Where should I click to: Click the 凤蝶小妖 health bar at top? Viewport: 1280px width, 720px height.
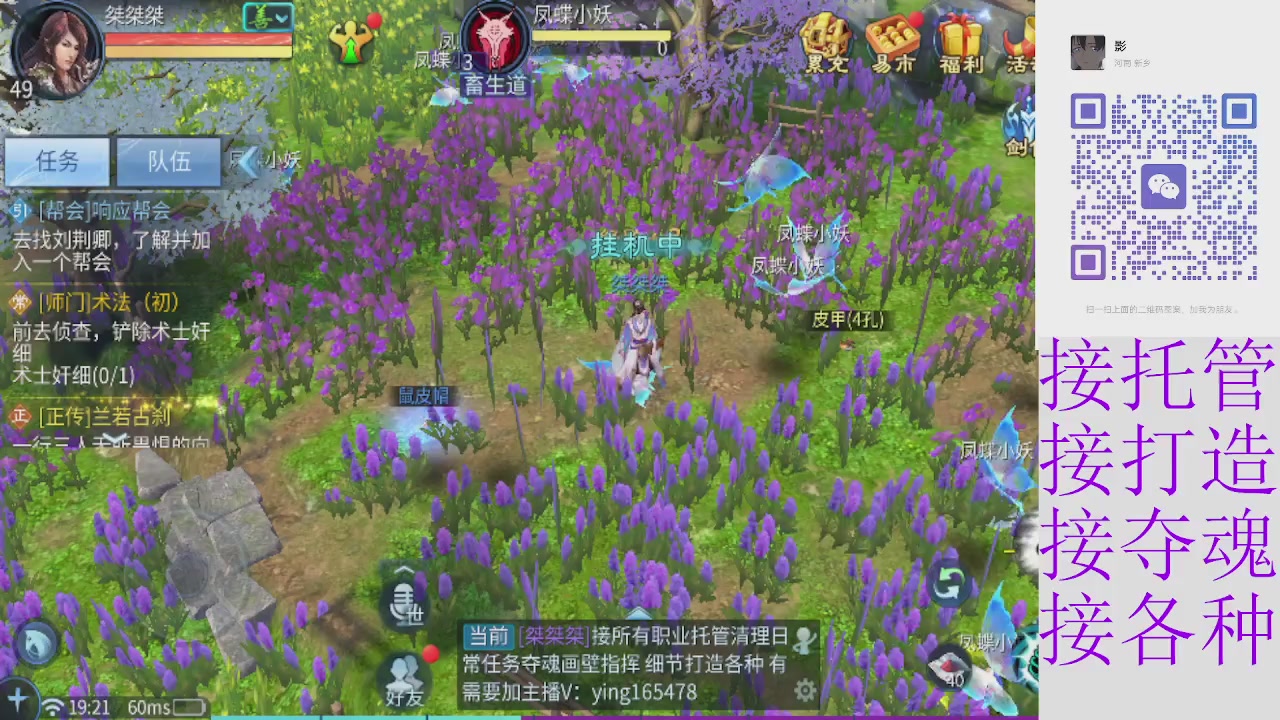coord(600,36)
